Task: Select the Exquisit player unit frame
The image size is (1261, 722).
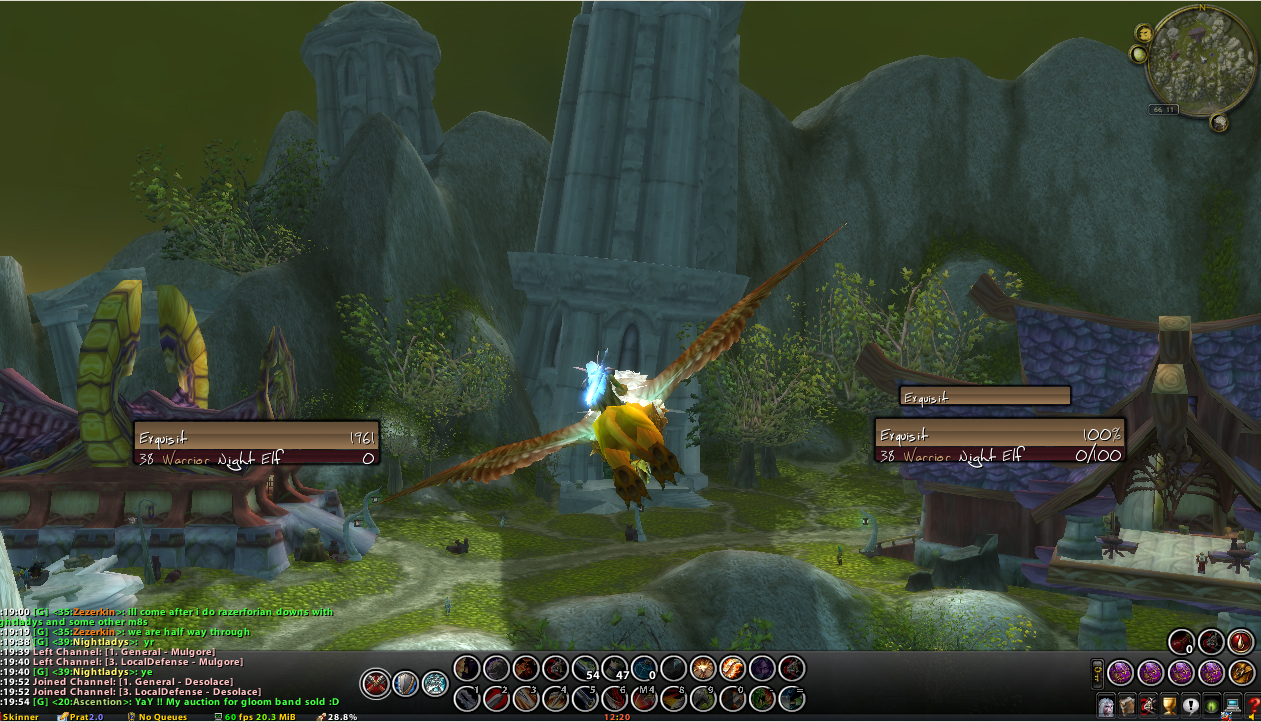Action: 257,447
